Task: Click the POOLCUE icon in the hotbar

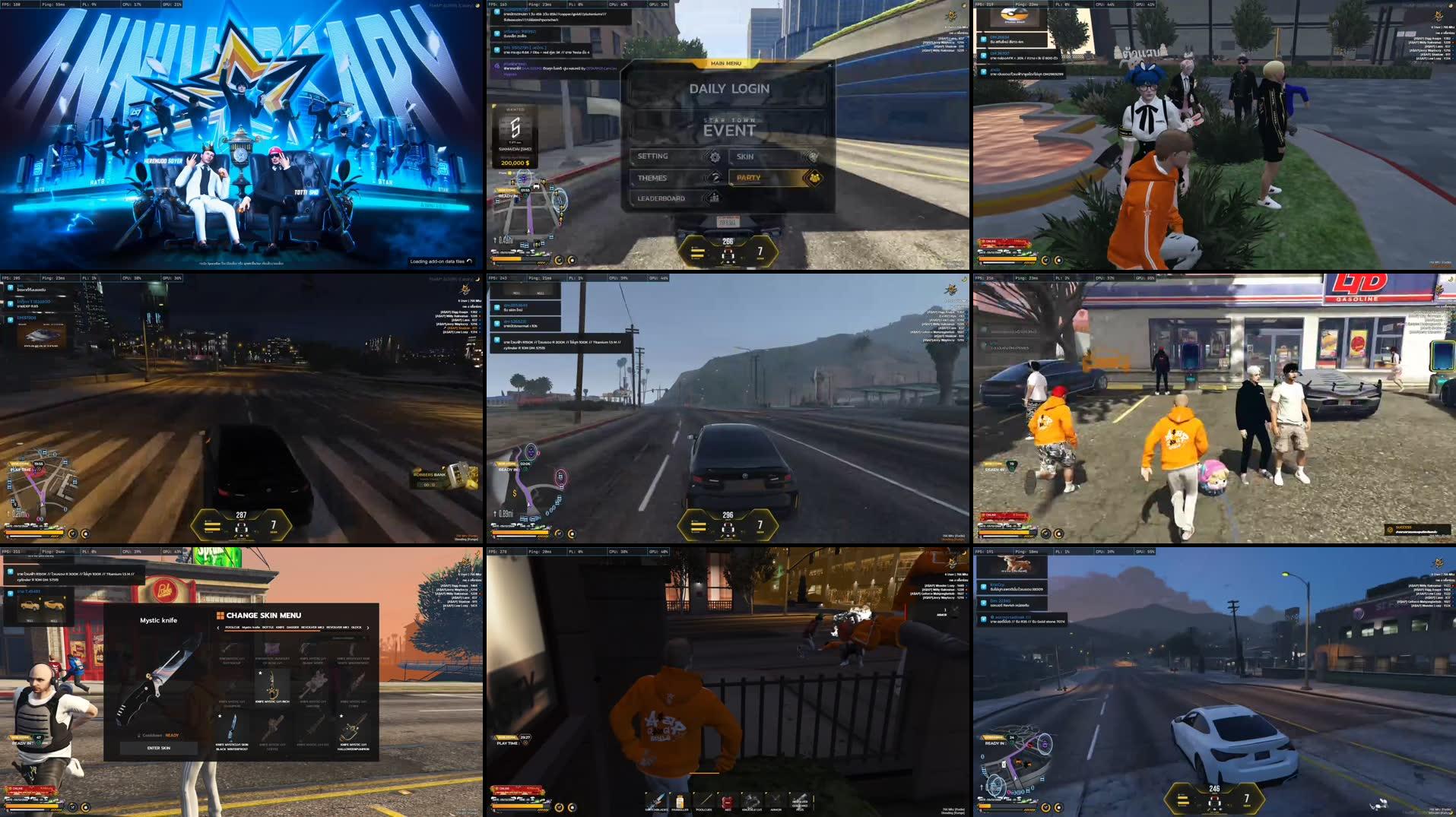Action: click(x=705, y=800)
